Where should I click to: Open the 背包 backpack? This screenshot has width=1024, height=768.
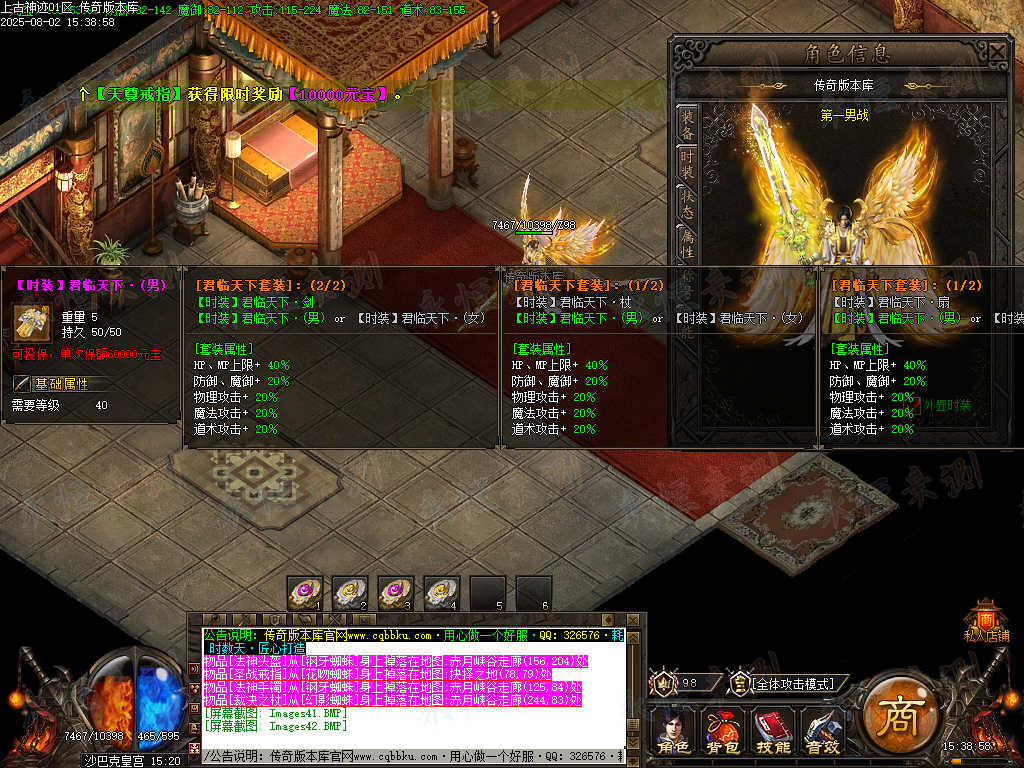click(722, 731)
